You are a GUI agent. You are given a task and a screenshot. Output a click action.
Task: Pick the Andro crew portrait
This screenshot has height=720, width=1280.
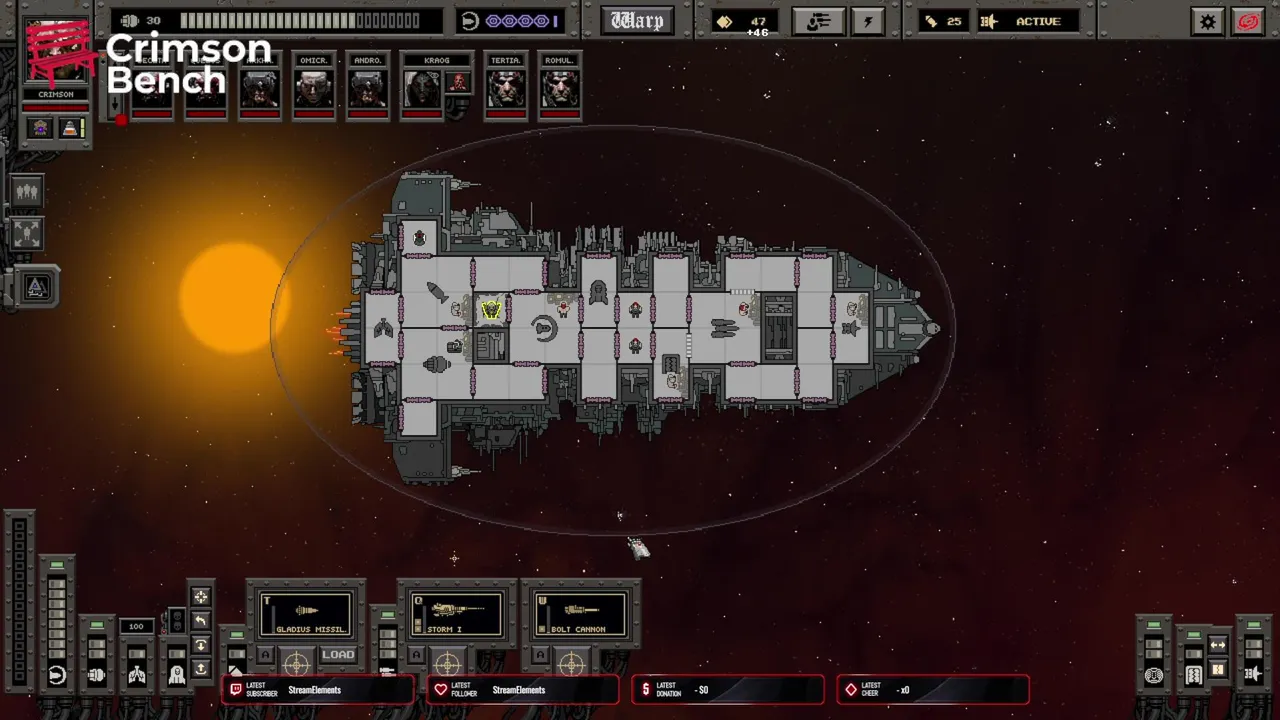point(368,88)
